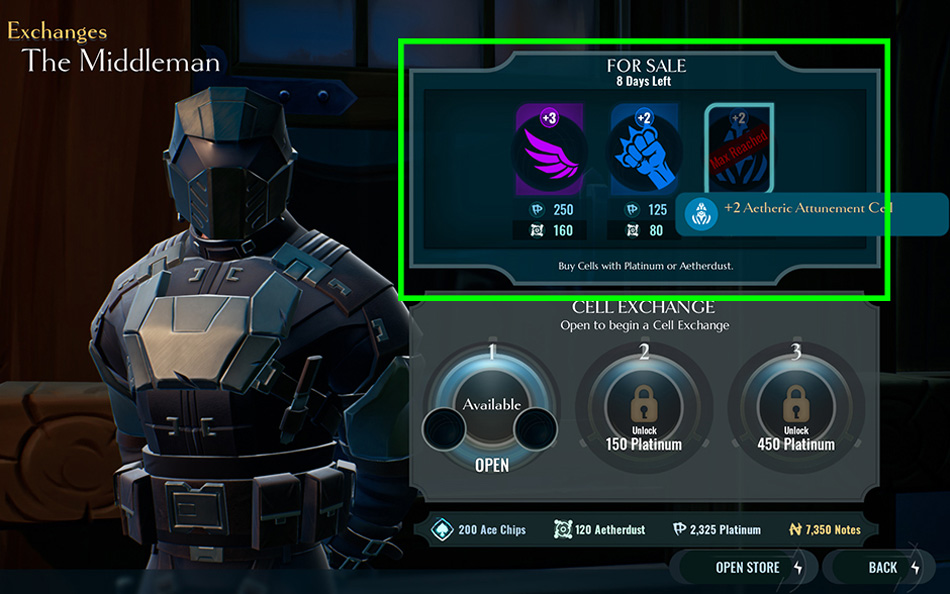Click the Max Reached Aetheric Attunement cell
Screen dimensions: 950x594
(738, 148)
